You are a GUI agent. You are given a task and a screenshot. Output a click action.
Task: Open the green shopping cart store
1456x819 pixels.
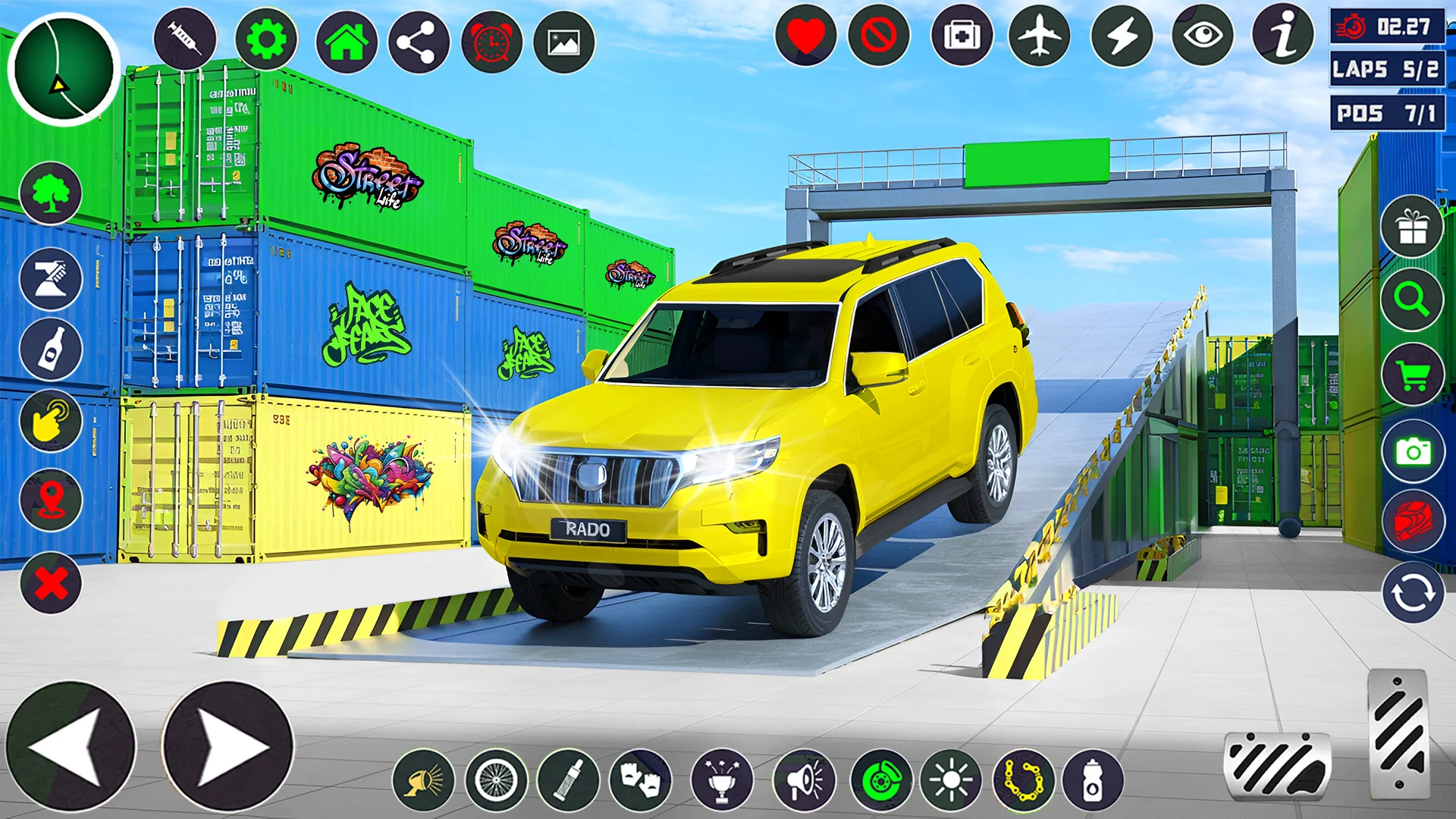(1412, 375)
